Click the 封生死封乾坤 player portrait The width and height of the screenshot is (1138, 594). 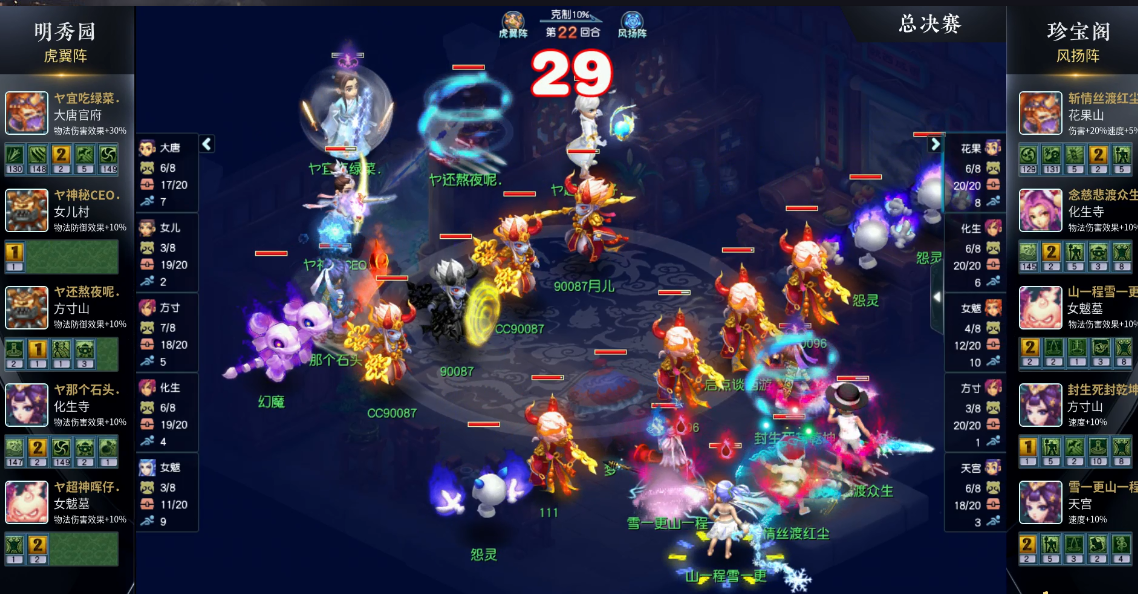tap(1040, 404)
